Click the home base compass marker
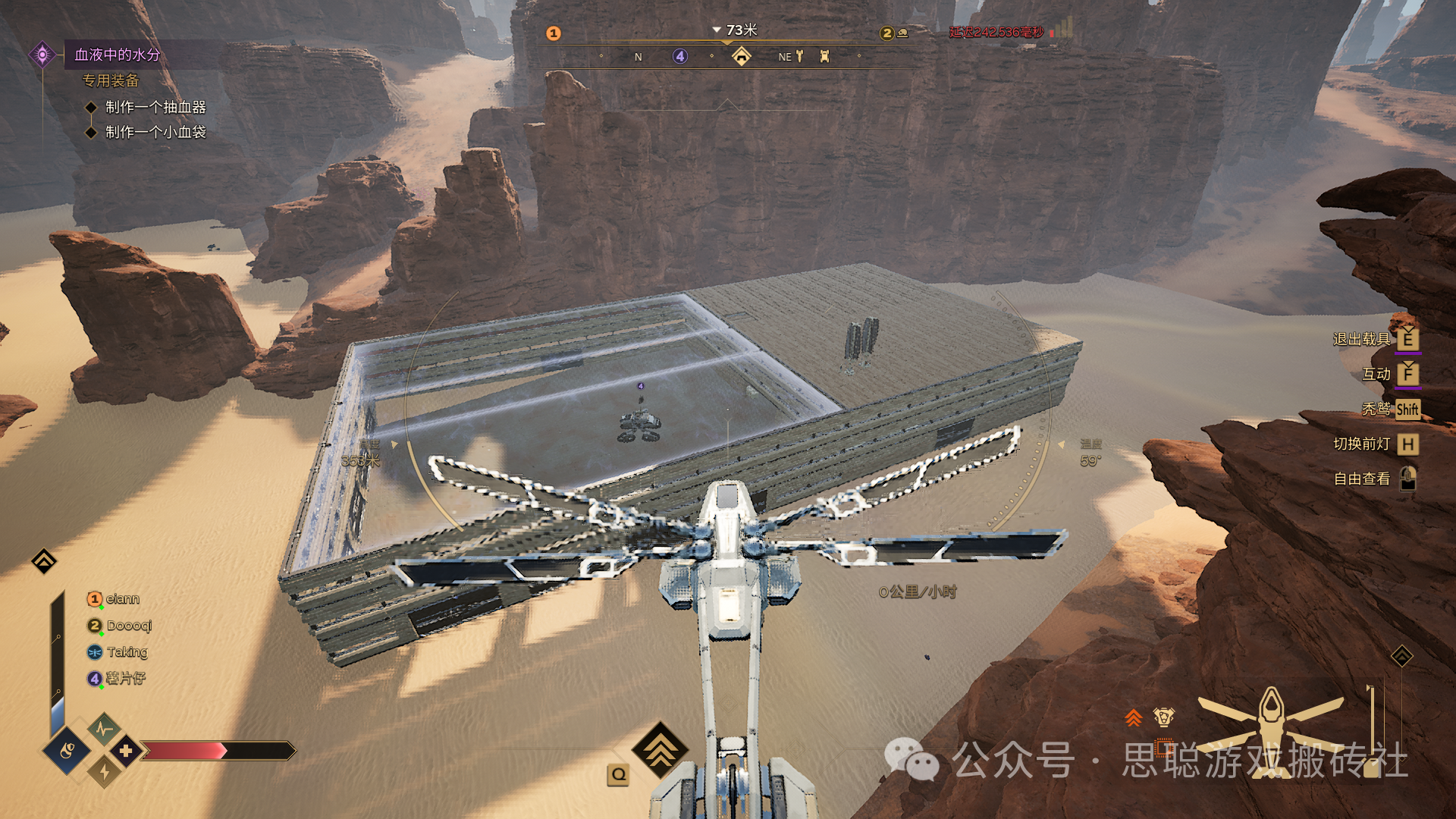Screen dimensions: 1456x819 (741, 56)
